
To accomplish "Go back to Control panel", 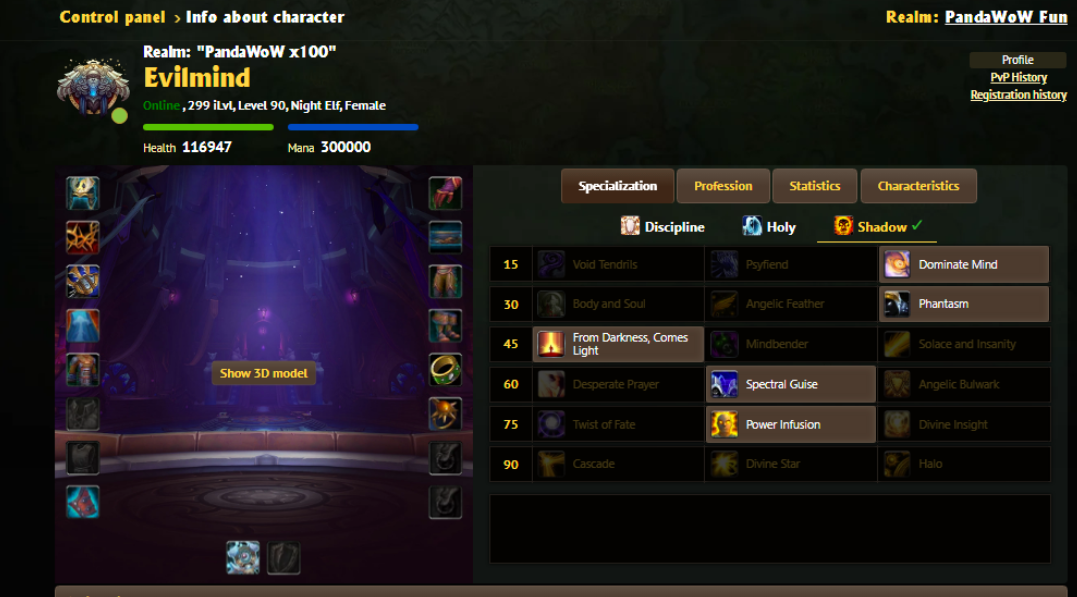I will (x=112, y=17).
